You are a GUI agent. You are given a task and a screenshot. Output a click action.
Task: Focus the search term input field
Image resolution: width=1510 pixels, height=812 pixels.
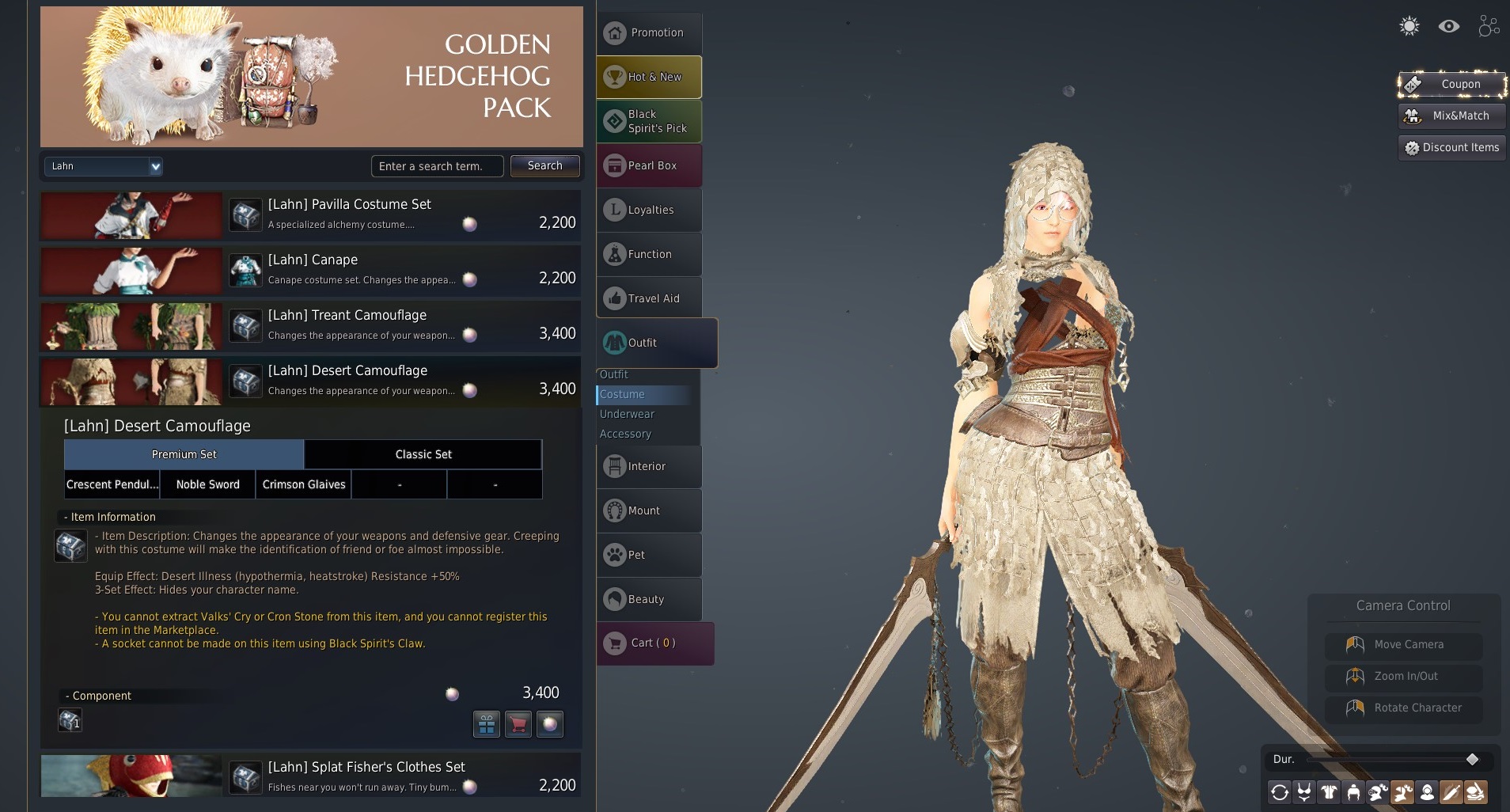coord(437,166)
